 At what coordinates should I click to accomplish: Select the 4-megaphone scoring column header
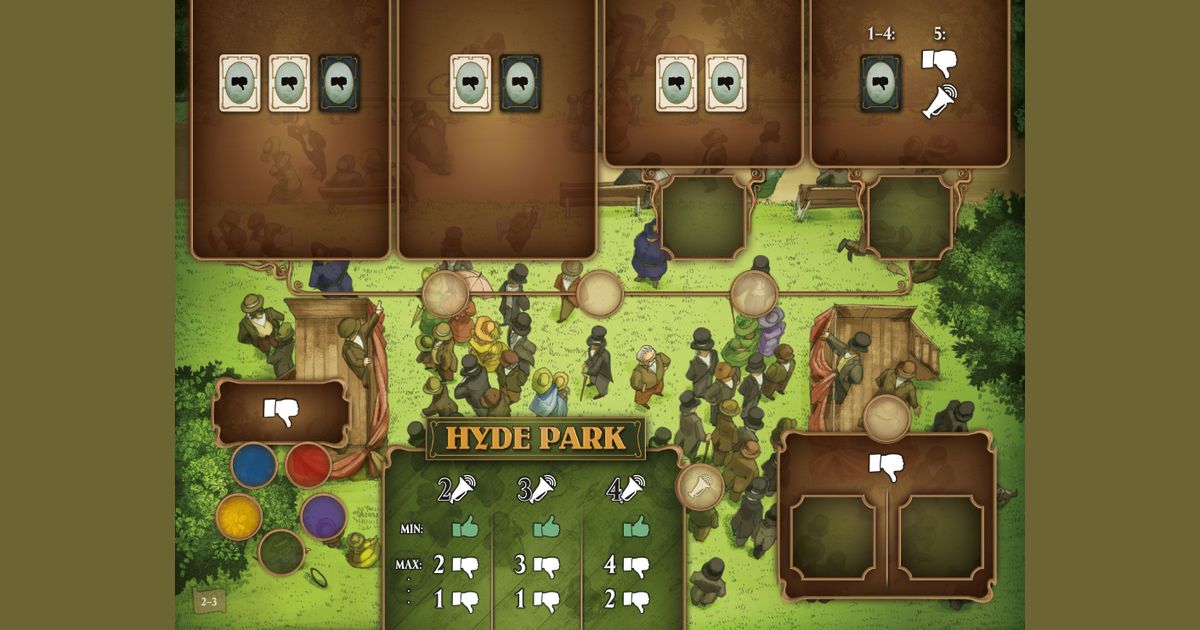627,489
